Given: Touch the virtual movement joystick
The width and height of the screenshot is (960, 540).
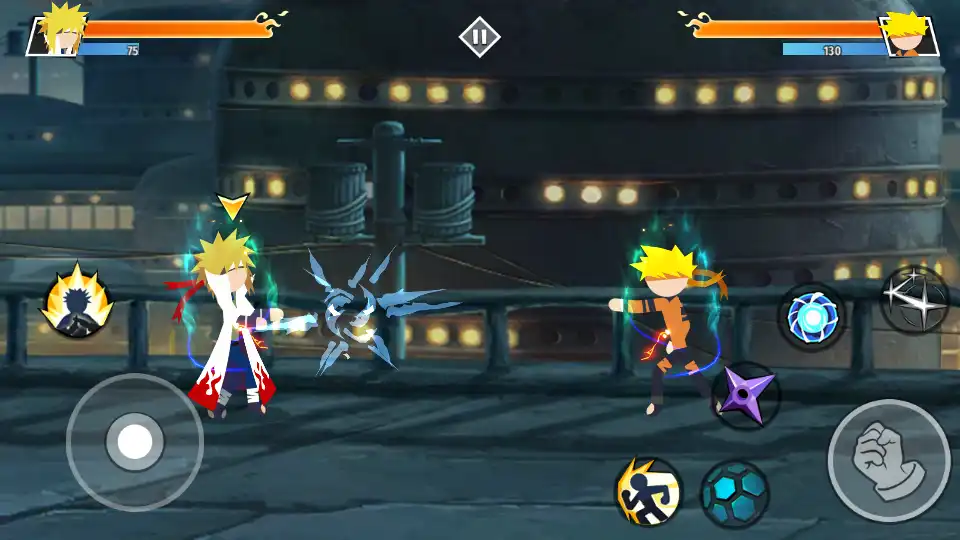Looking at the screenshot, I should coord(135,441).
